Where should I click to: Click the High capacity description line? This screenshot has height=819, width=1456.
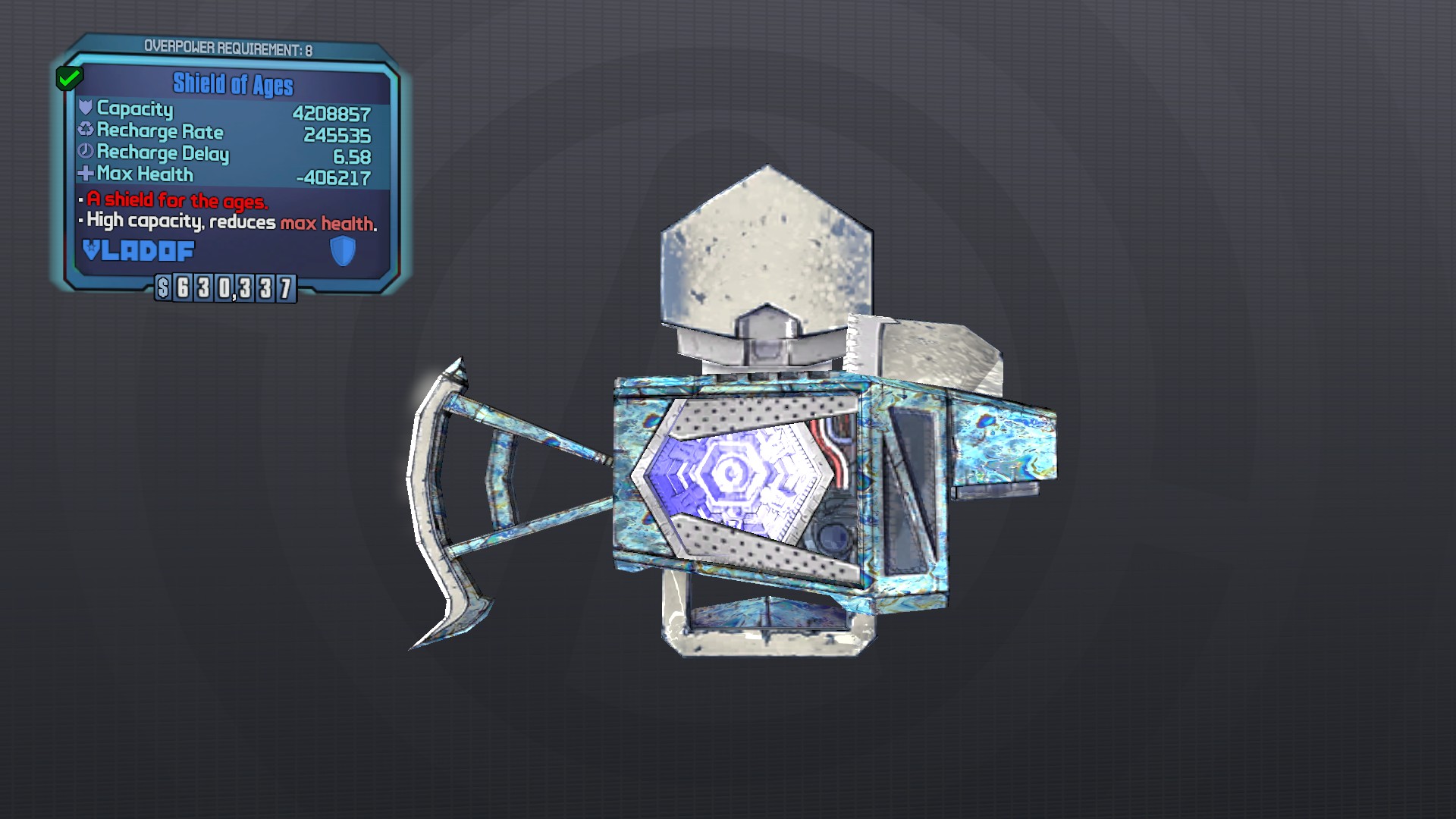[x=227, y=223]
